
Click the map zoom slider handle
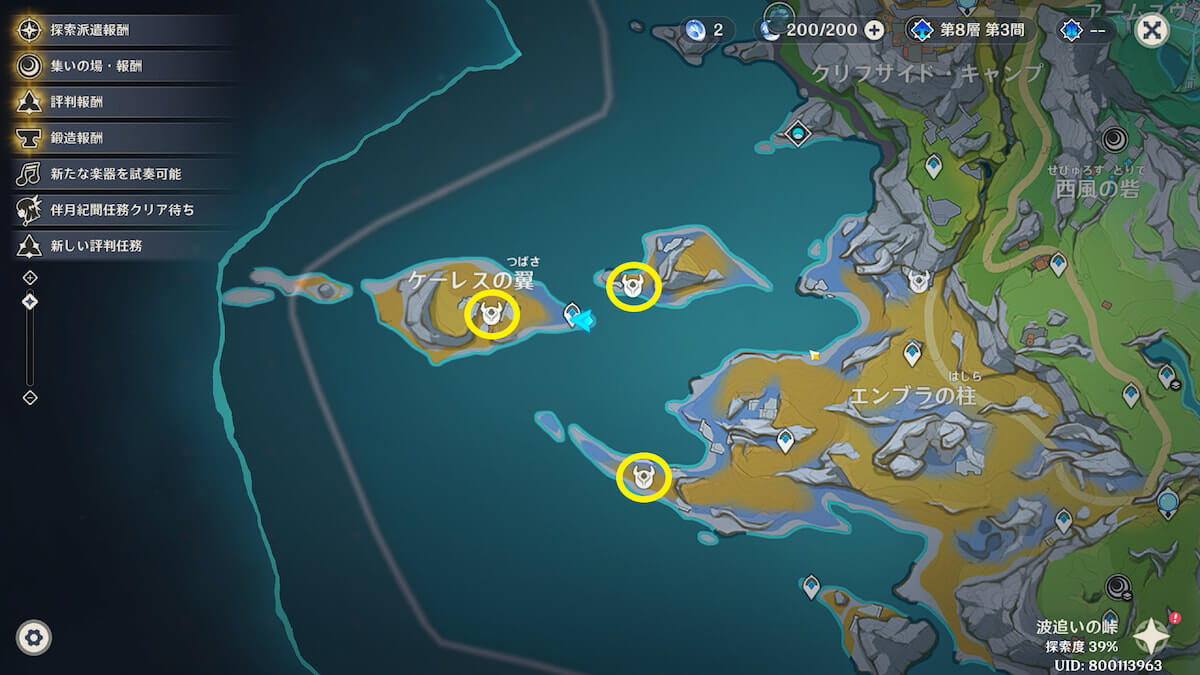tap(30, 301)
